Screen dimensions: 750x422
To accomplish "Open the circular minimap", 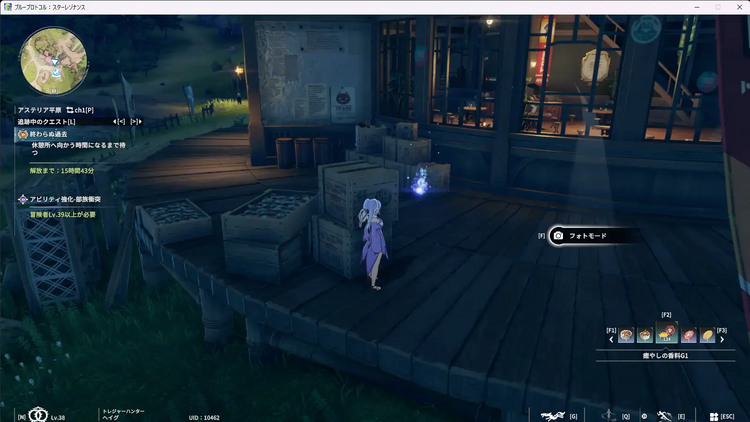I will (x=53, y=56).
